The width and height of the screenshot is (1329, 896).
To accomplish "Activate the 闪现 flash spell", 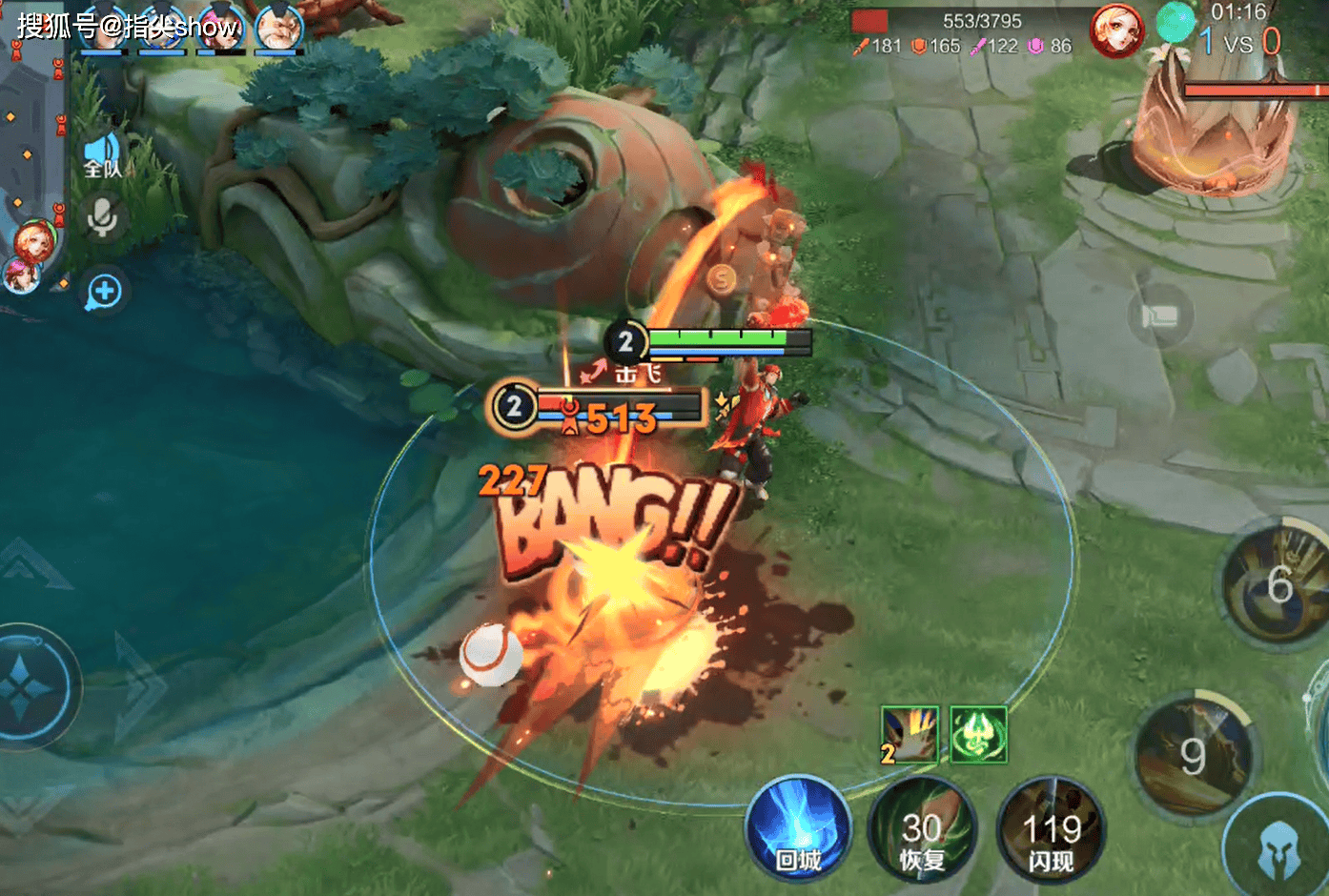I will [x=1051, y=829].
